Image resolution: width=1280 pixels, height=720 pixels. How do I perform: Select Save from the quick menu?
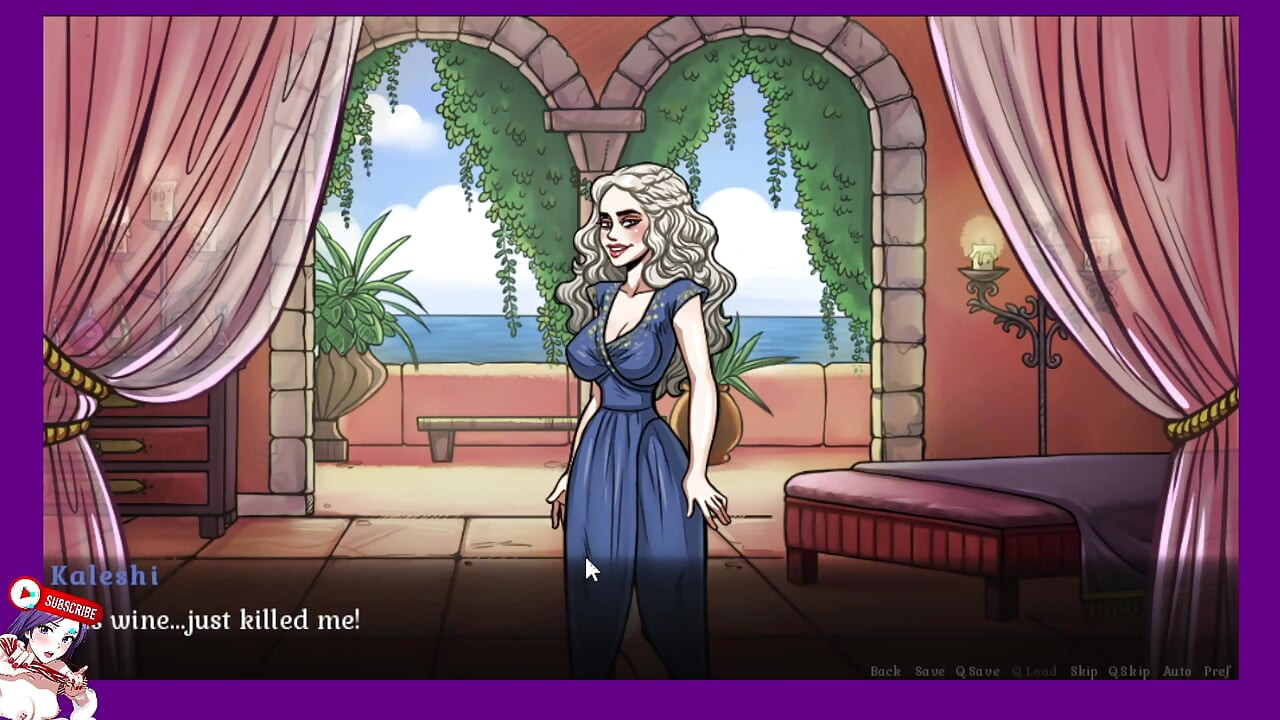click(930, 671)
